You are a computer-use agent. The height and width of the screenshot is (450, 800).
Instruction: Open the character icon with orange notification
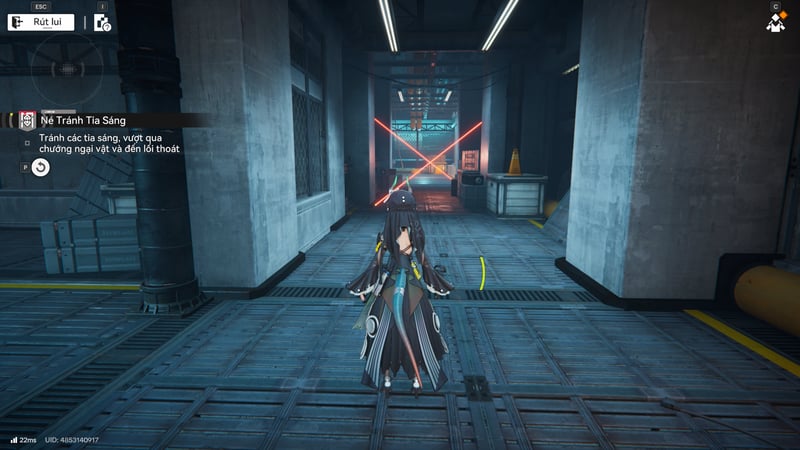[x=775, y=22]
